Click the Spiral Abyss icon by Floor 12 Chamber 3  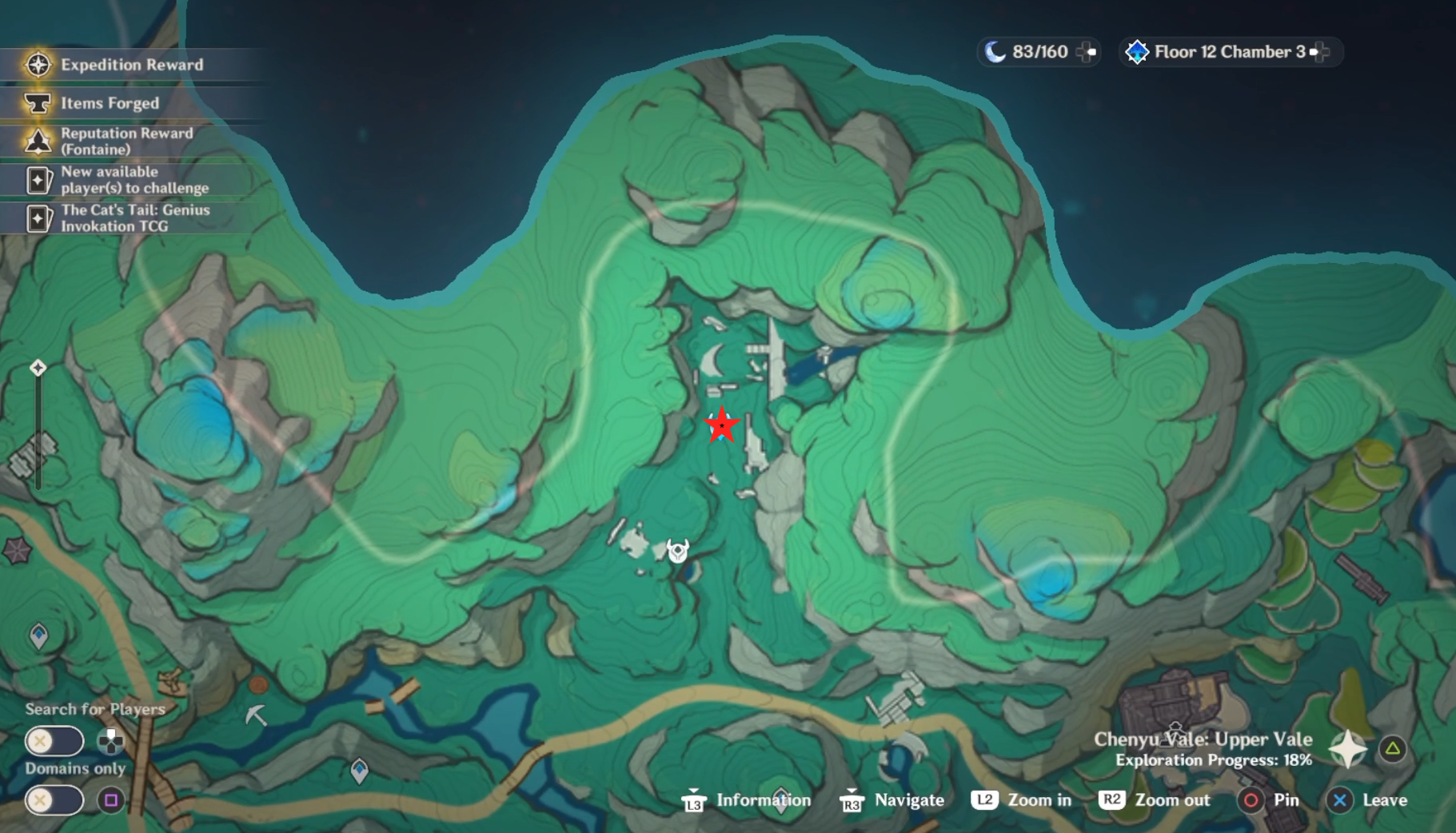[x=1138, y=51]
